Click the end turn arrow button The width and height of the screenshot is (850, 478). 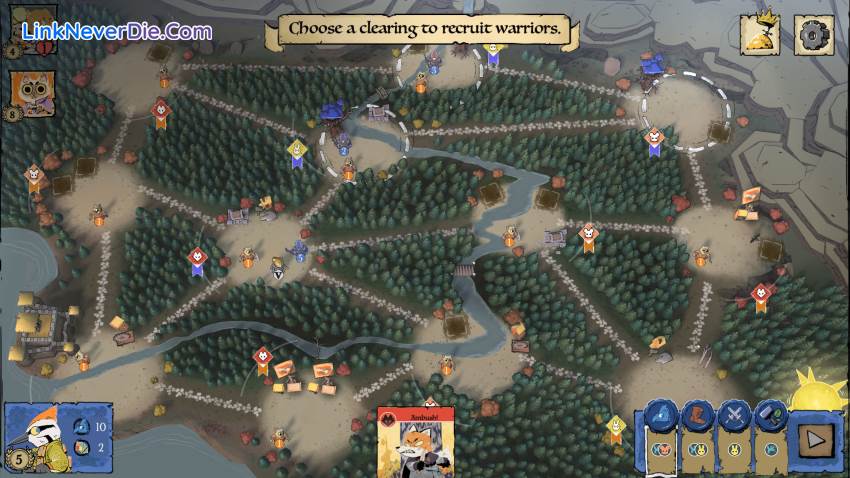pyautogui.click(x=812, y=436)
